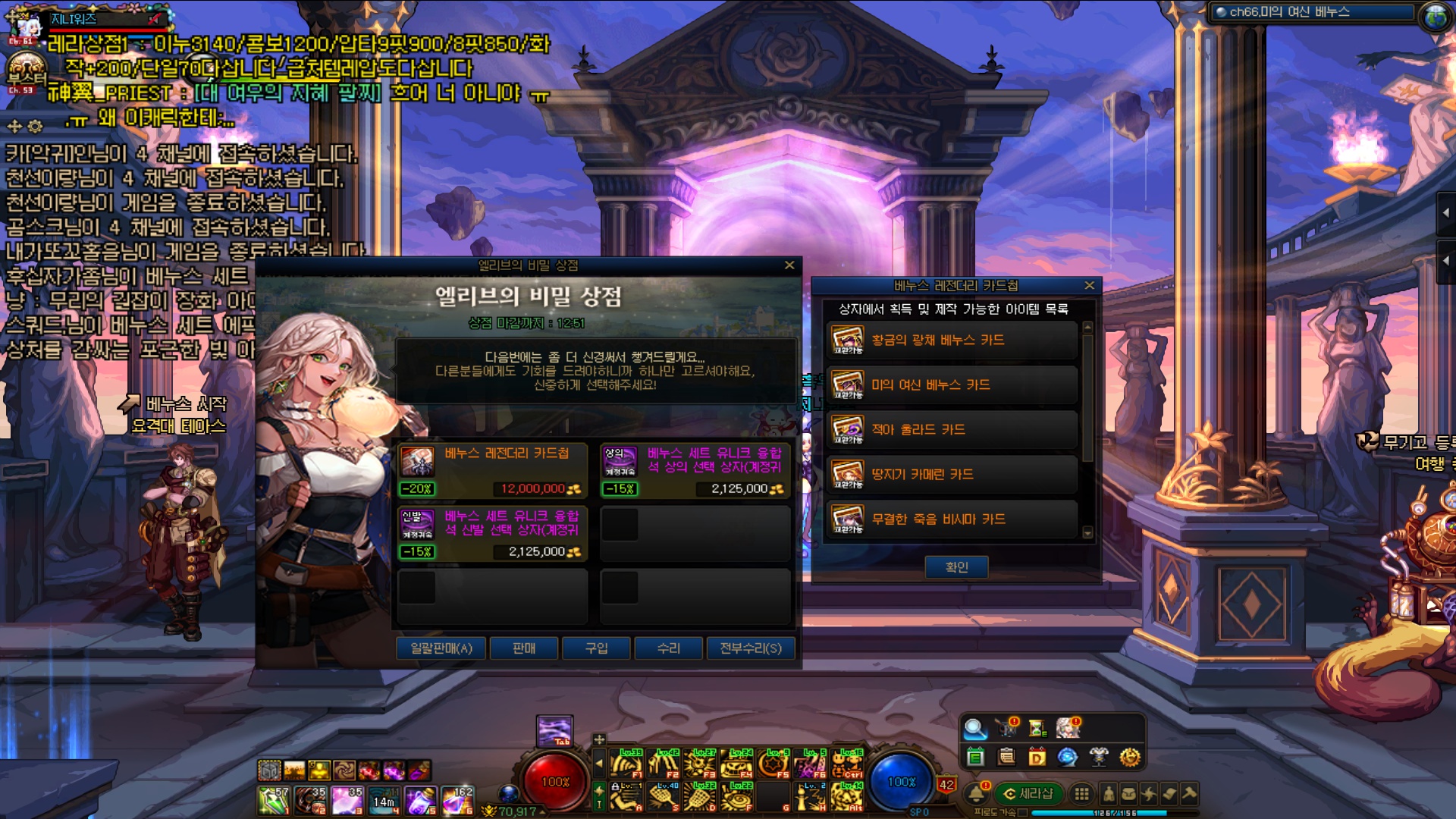Click the 수리 repair button
The image size is (1456, 819).
pyautogui.click(x=668, y=648)
